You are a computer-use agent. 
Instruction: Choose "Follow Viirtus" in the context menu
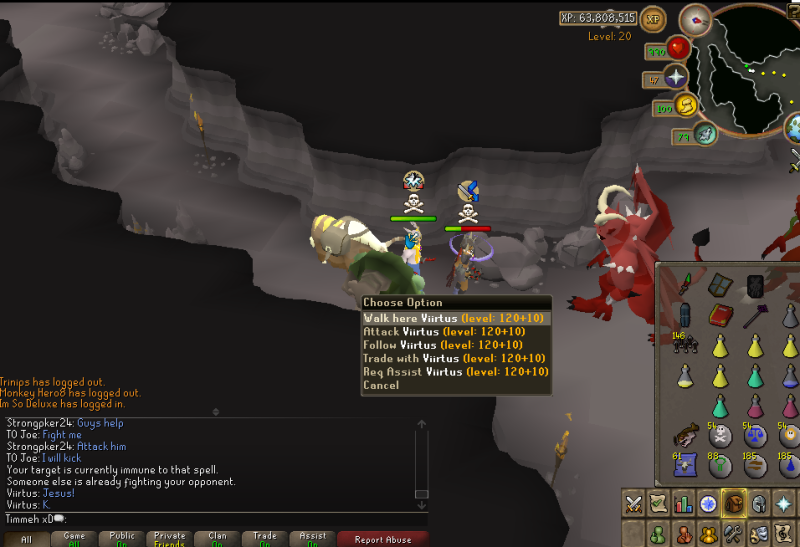(455, 345)
